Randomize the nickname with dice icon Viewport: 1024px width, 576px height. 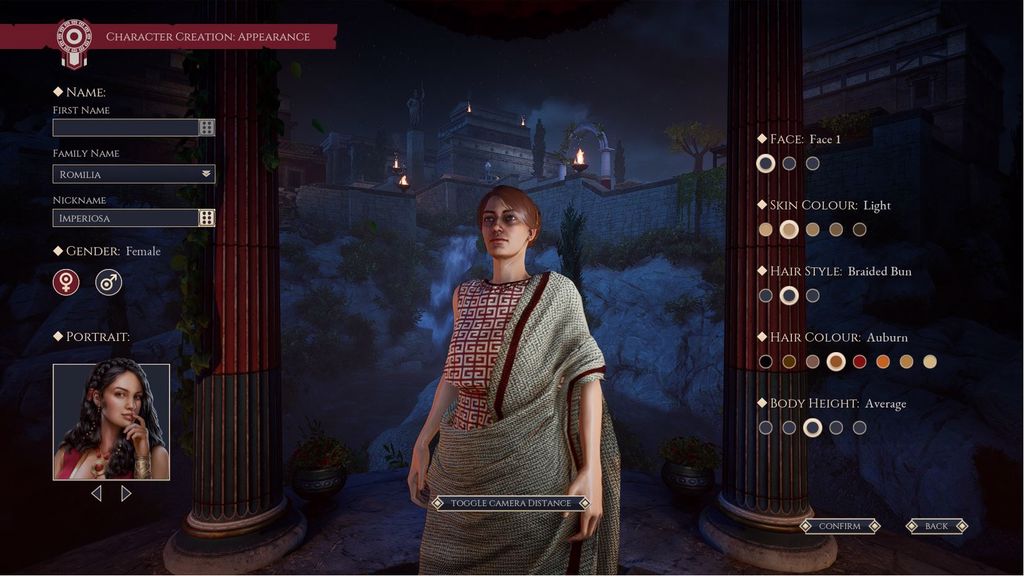click(207, 218)
